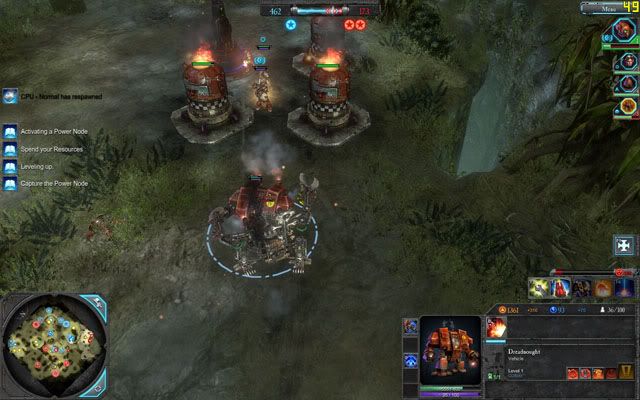Activate the Dreadnought's fiery blast ability

(x=496, y=327)
